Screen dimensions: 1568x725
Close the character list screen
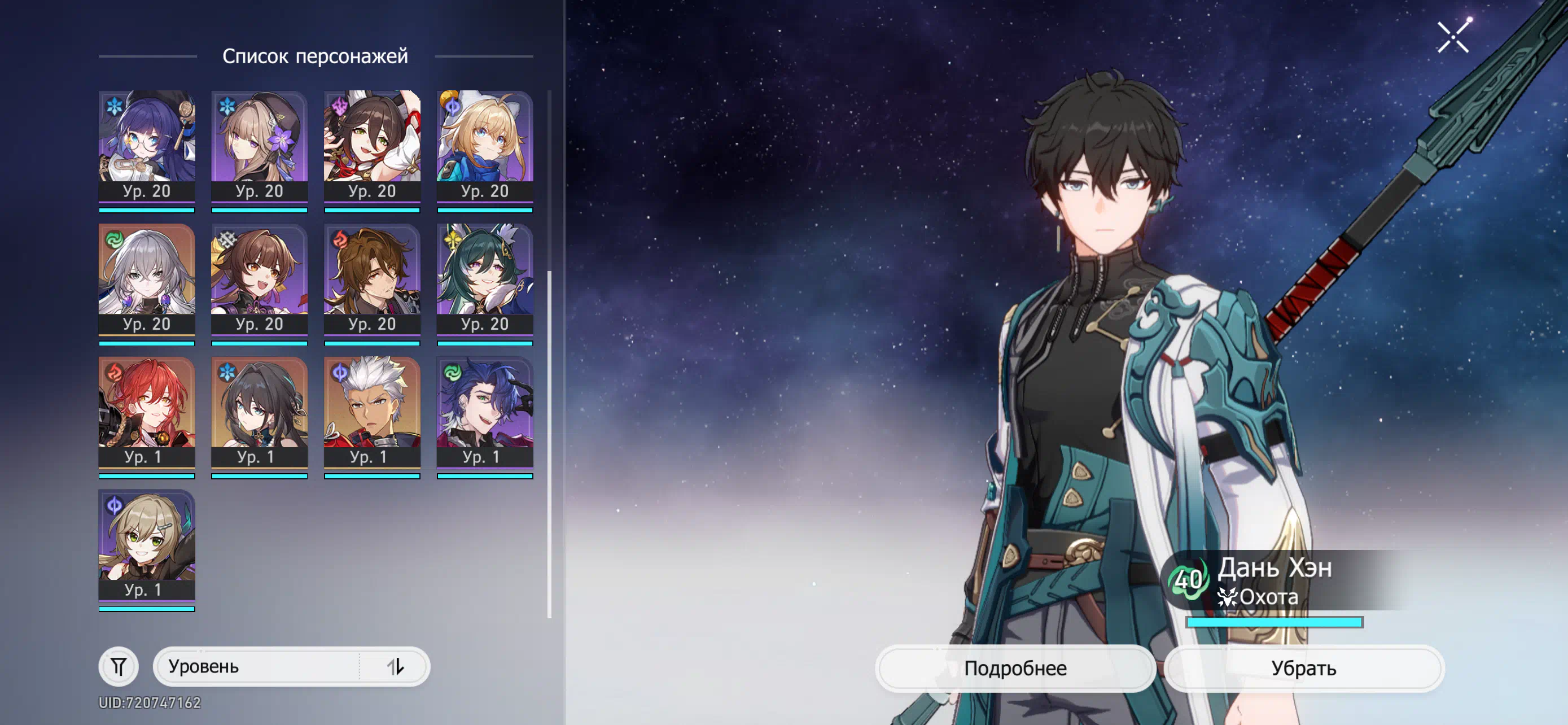click(1452, 38)
